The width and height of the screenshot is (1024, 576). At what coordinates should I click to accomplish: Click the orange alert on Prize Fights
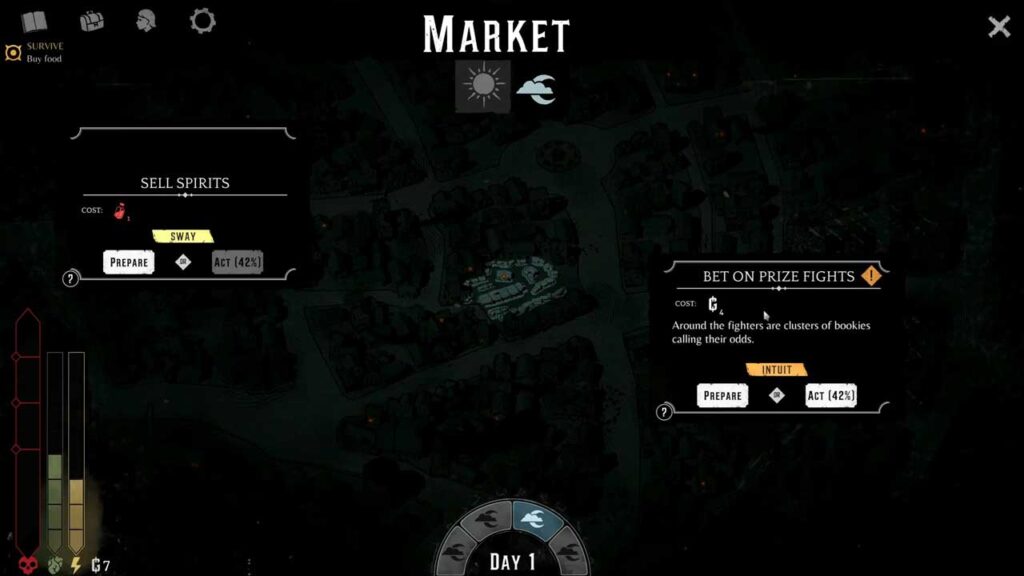click(x=871, y=276)
